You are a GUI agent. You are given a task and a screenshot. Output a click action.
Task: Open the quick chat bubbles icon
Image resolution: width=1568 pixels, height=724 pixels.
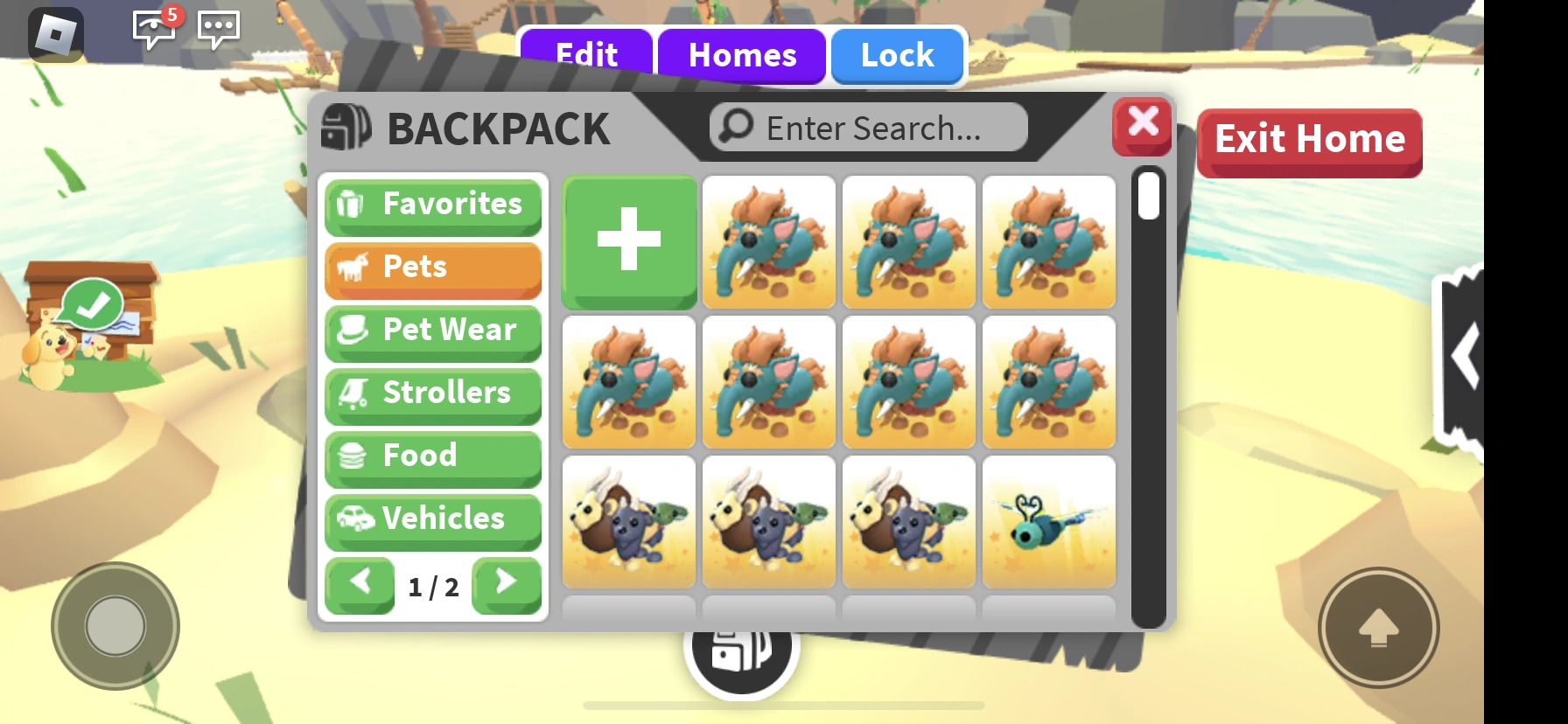219,30
